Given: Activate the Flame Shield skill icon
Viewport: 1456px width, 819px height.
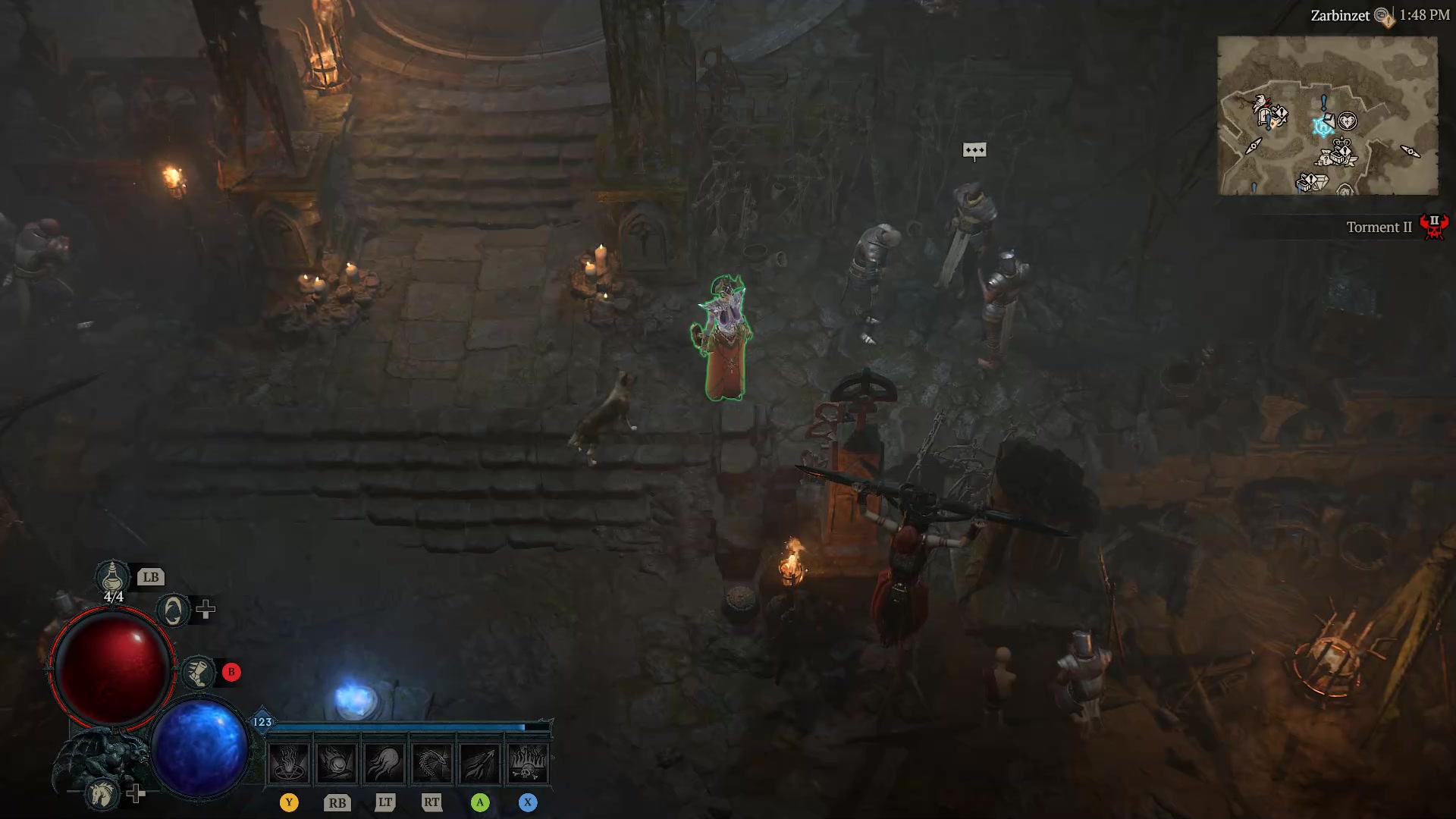Looking at the screenshot, I should (x=385, y=764).
